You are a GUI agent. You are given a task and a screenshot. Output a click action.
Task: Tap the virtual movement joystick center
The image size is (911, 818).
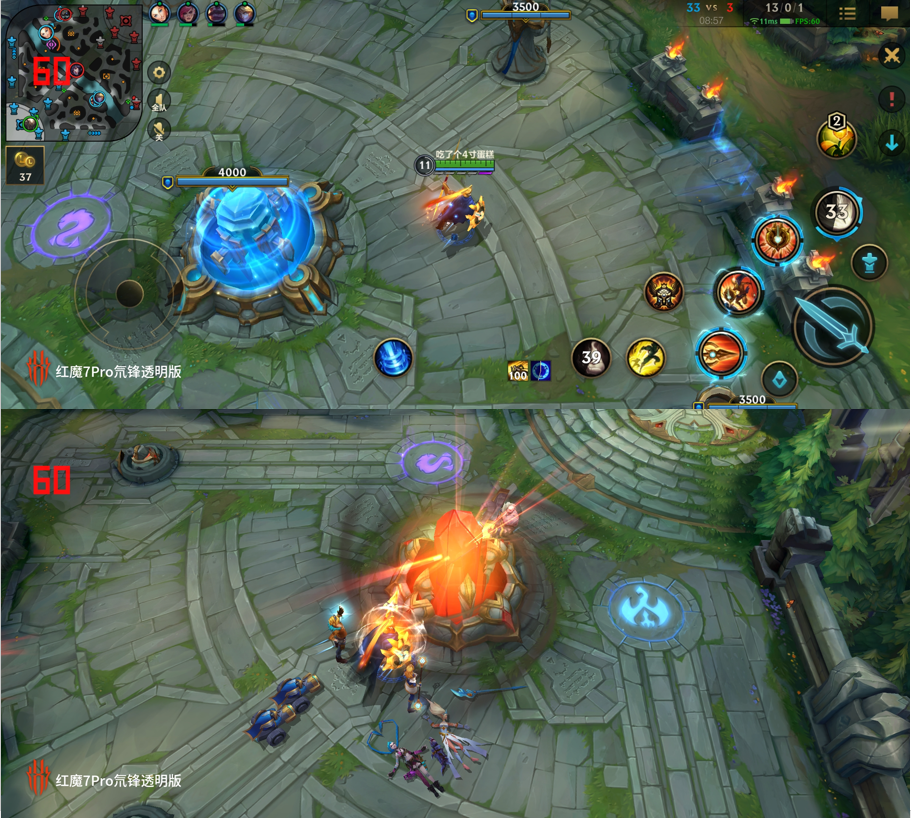(x=130, y=293)
